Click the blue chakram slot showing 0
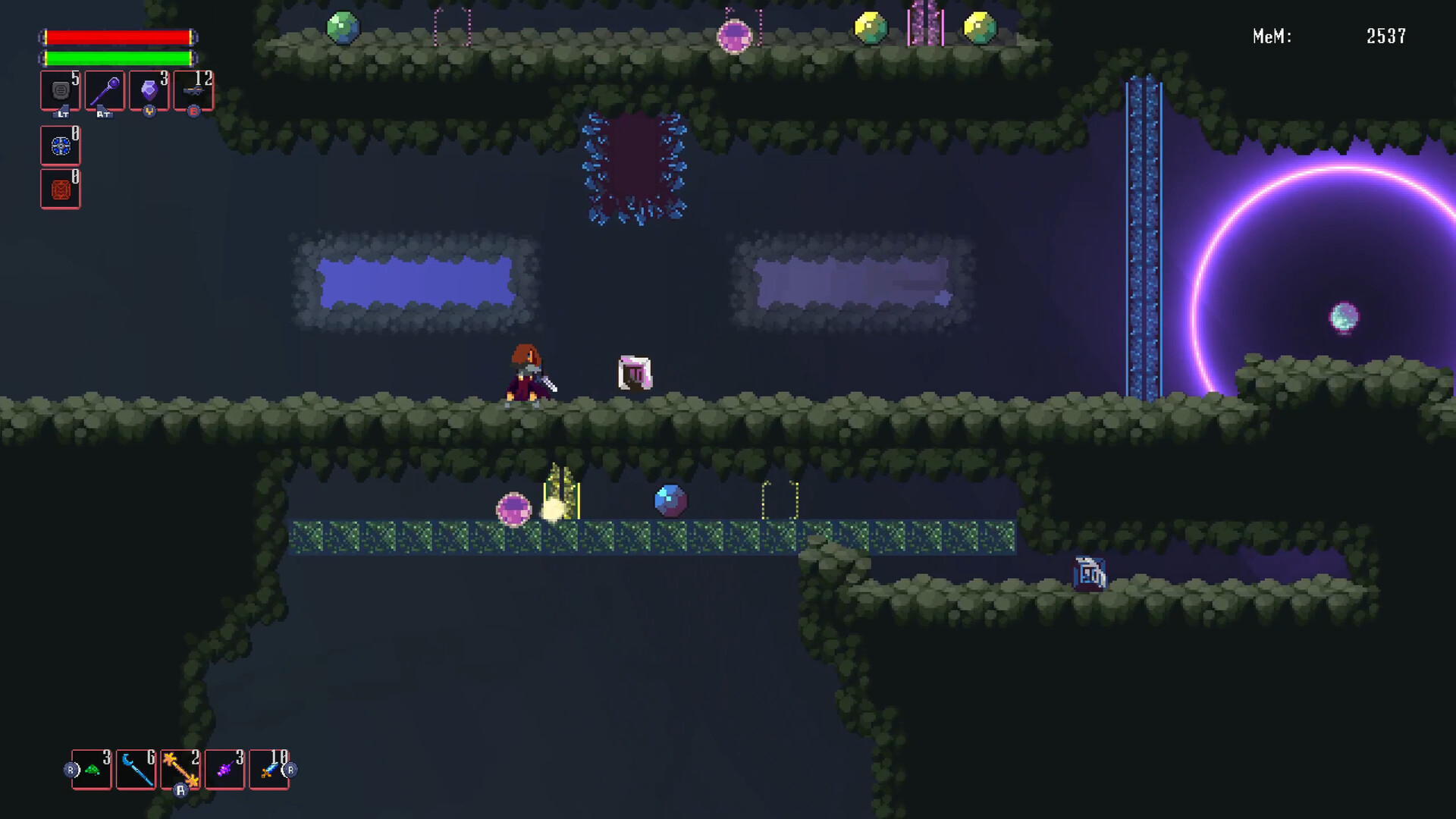Image resolution: width=1456 pixels, height=819 pixels. [x=59, y=146]
